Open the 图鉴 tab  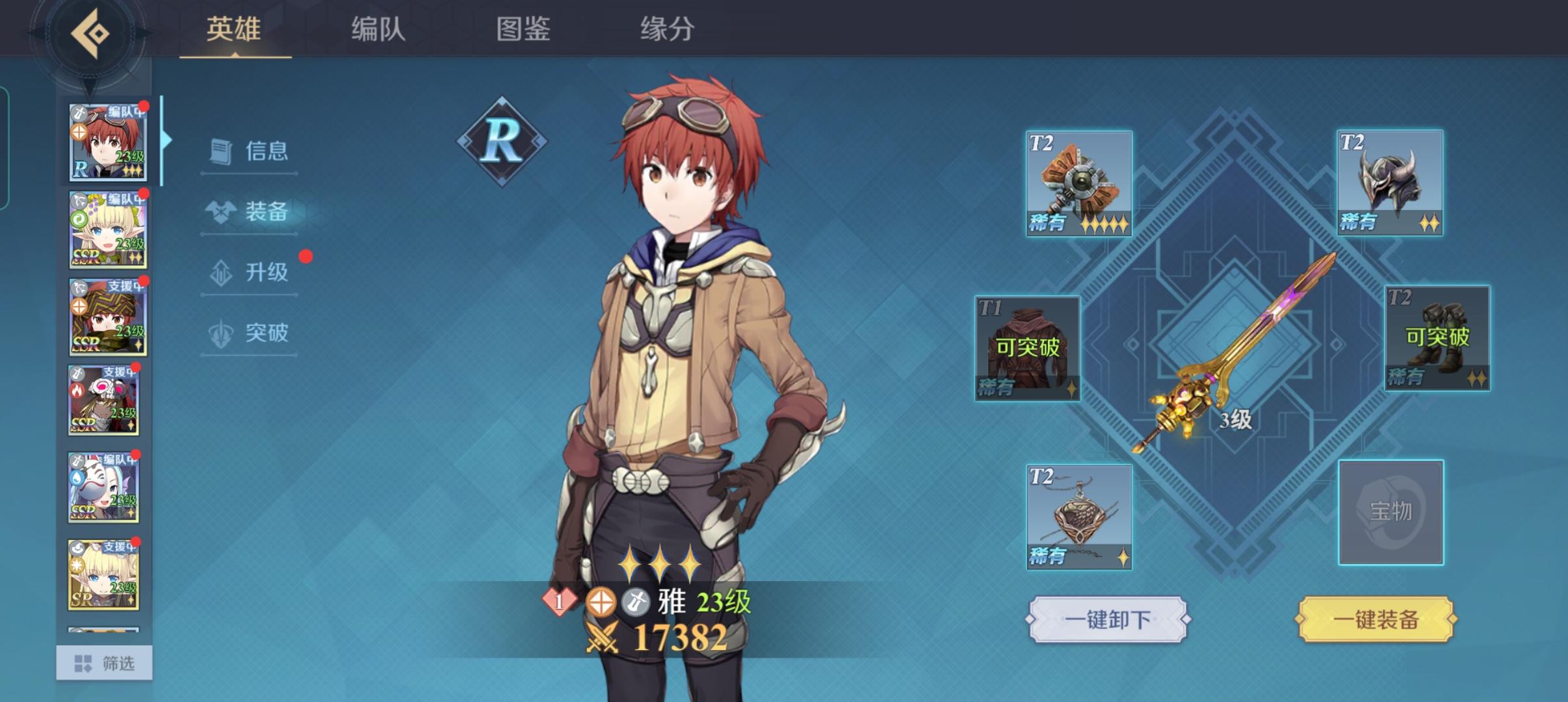[523, 29]
